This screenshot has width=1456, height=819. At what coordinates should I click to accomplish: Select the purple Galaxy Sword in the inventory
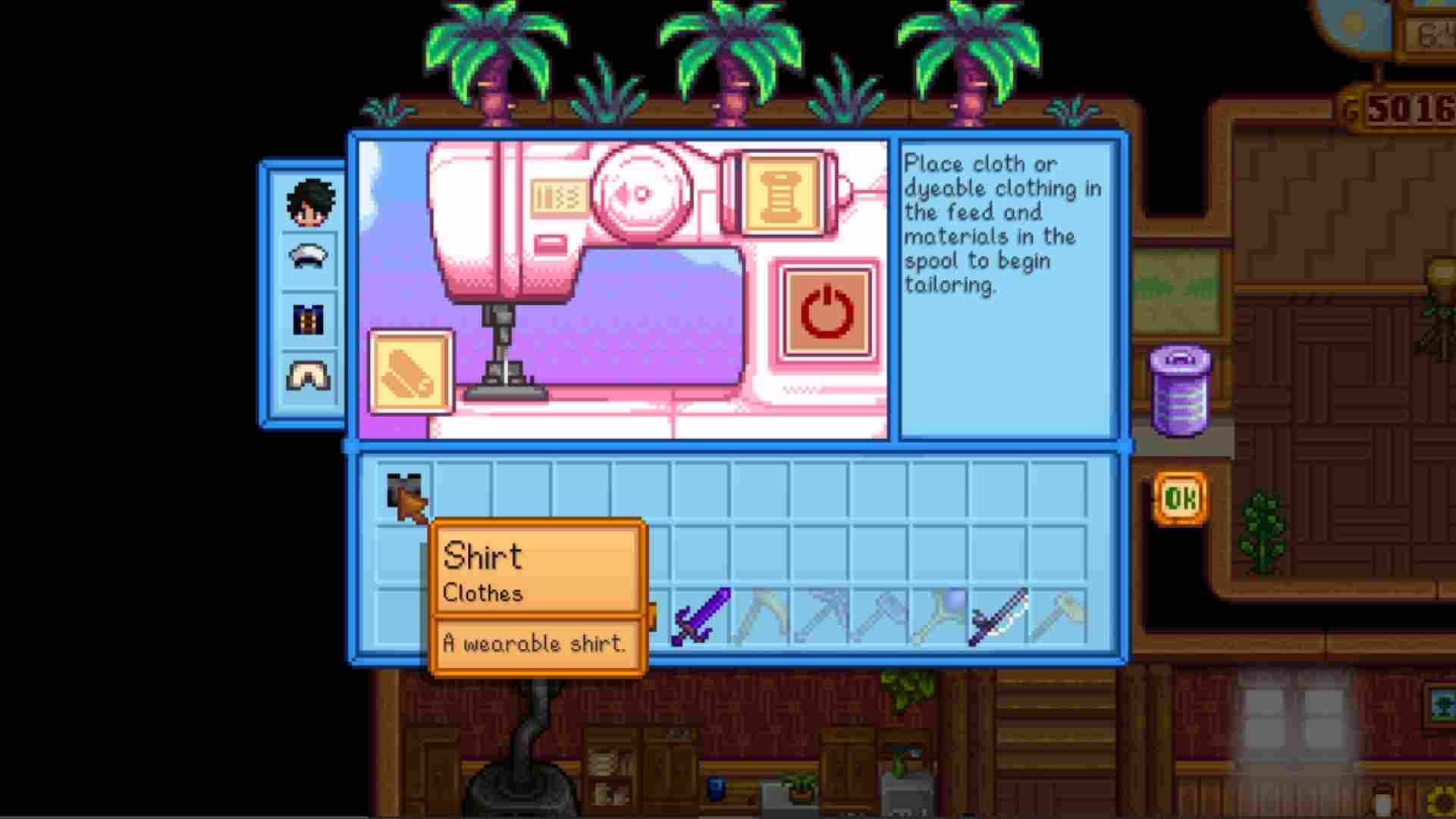[701, 616]
